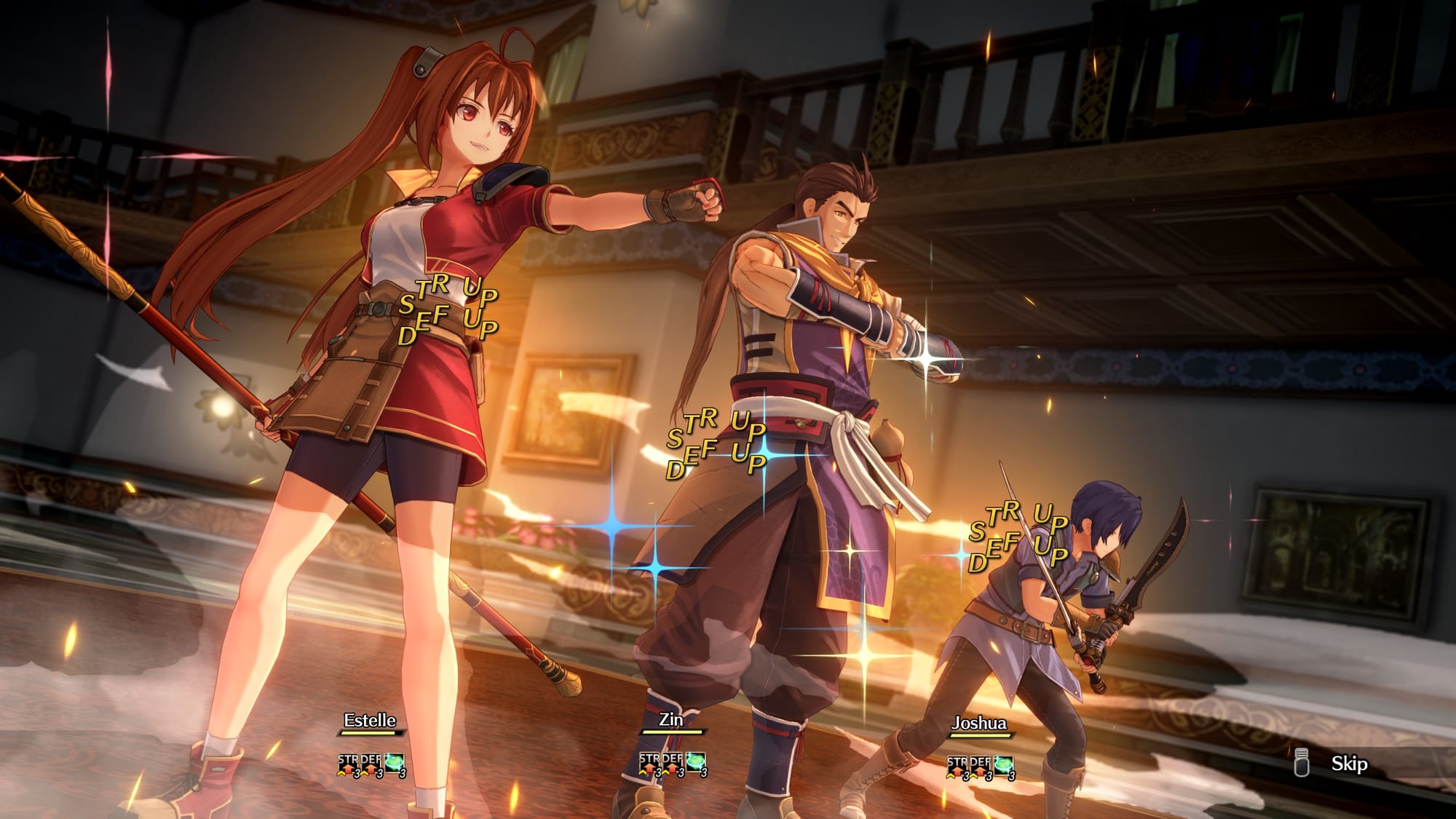The width and height of the screenshot is (1456, 819).
Task: Inspect Zin's DEF up buff icon
Action: click(x=673, y=764)
